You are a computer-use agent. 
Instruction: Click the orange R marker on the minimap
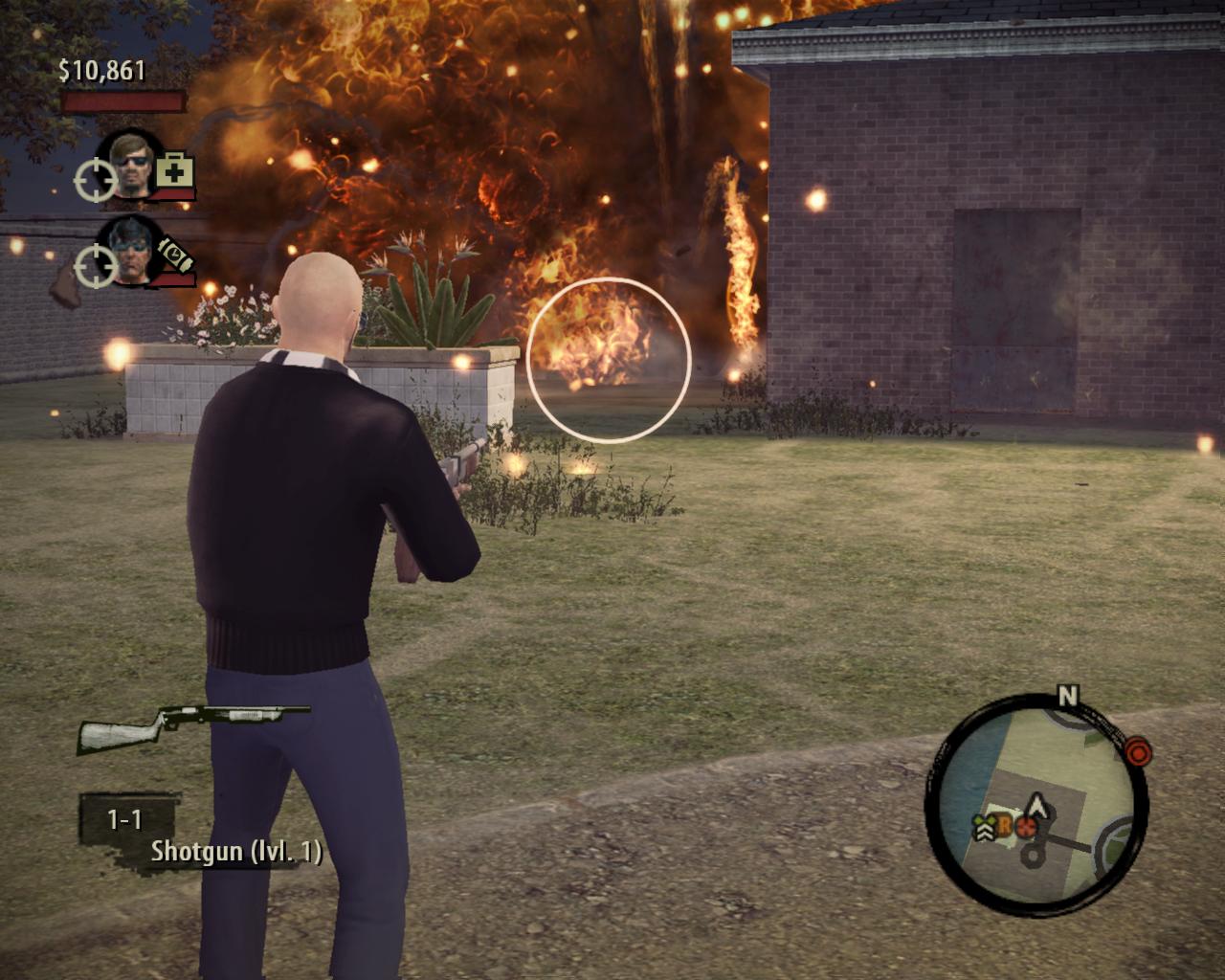[x=1005, y=824]
